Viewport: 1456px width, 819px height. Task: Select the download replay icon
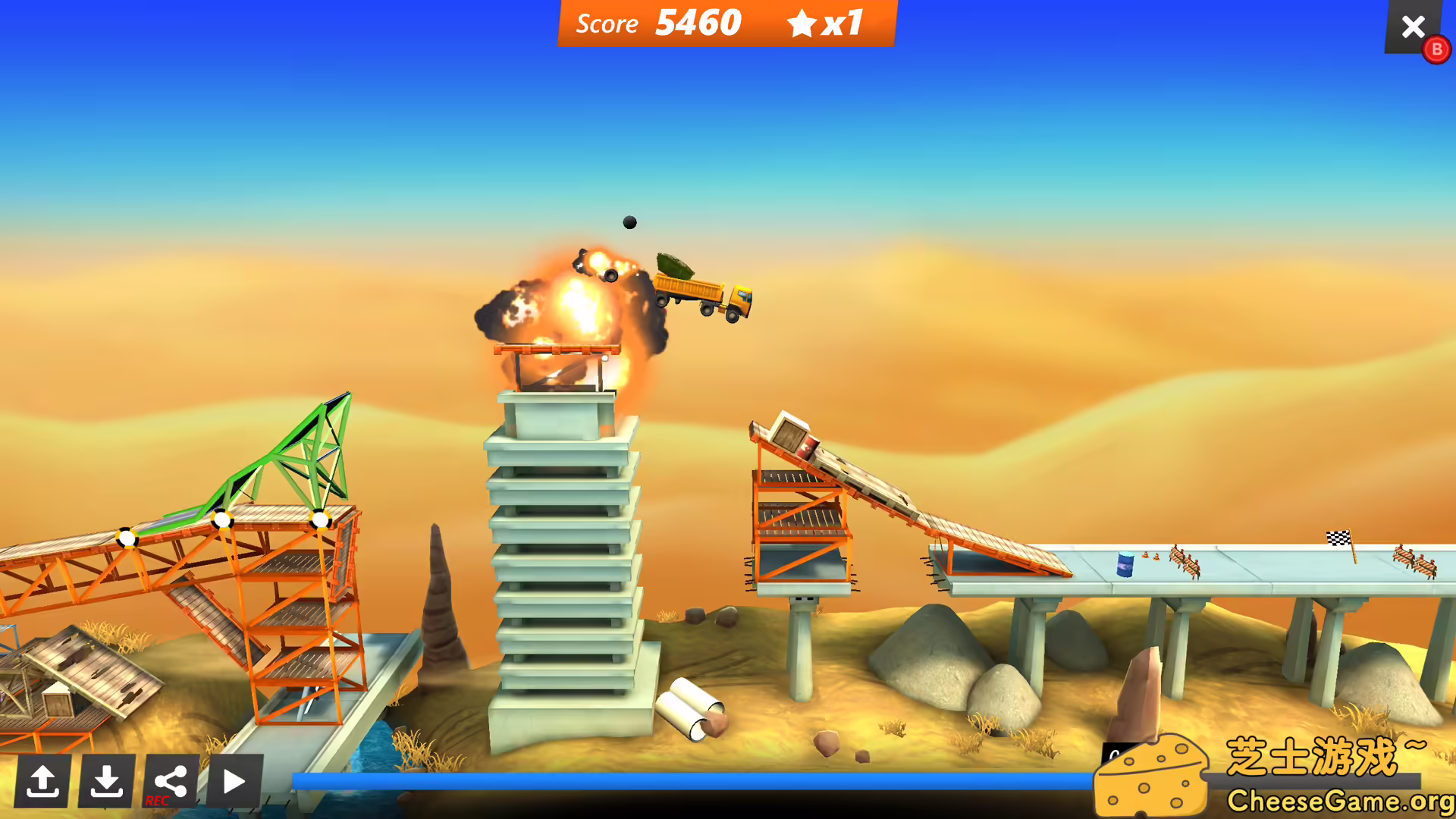pos(106,781)
